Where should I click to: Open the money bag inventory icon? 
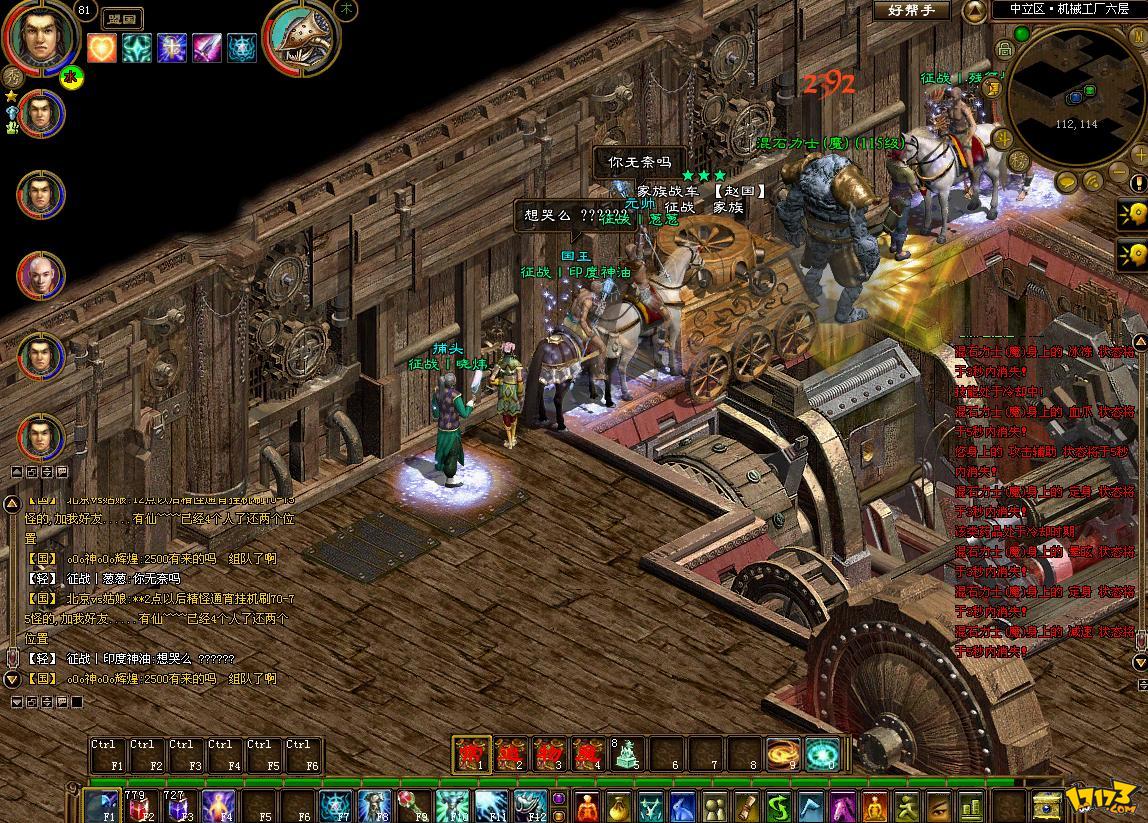pyautogui.click(x=620, y=806)
